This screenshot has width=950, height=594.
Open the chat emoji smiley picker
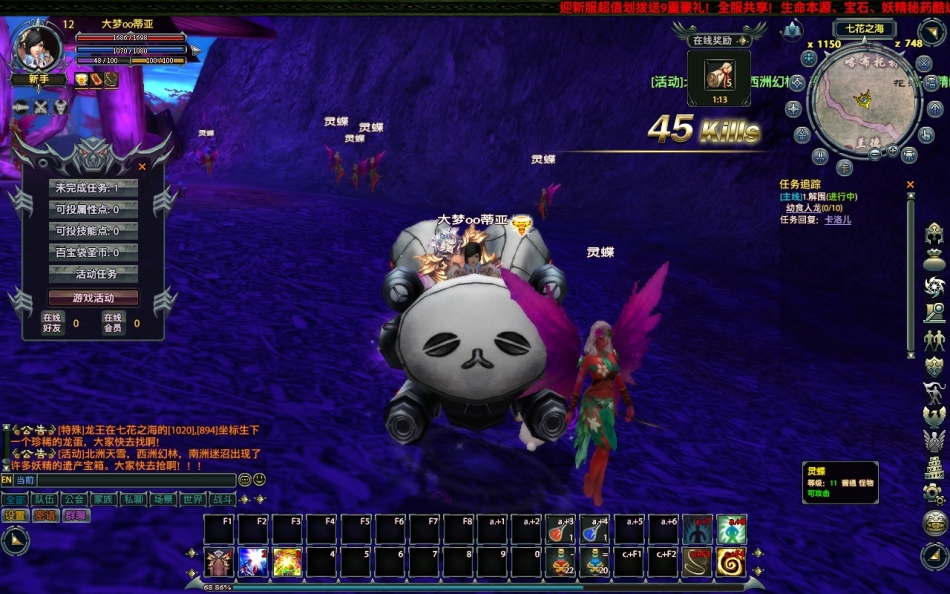[259, 480]
